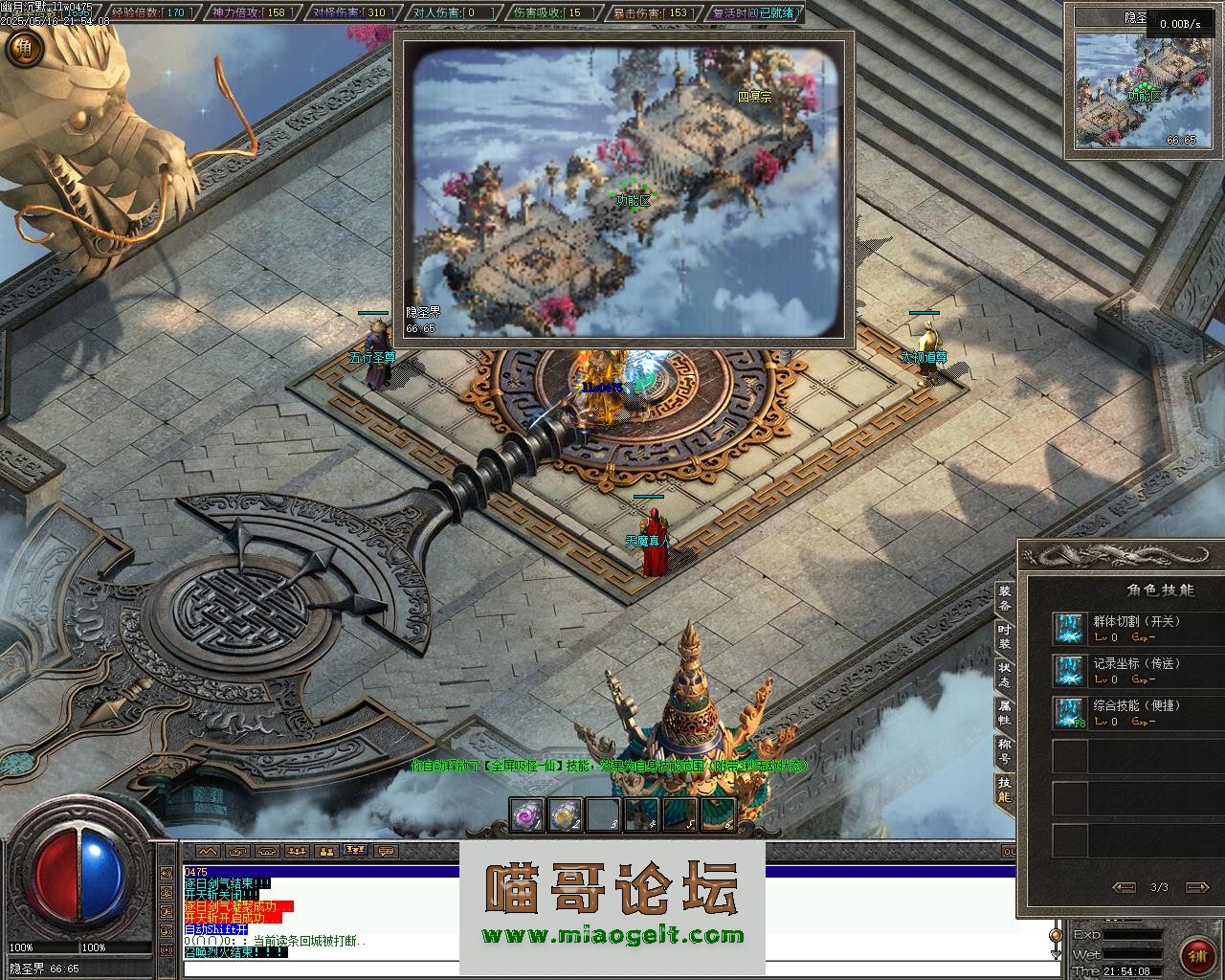Open the 时装 fashion tab
Image resolution: width=1225 pixels, height=980 pixels.
(x=1004, y=636)
